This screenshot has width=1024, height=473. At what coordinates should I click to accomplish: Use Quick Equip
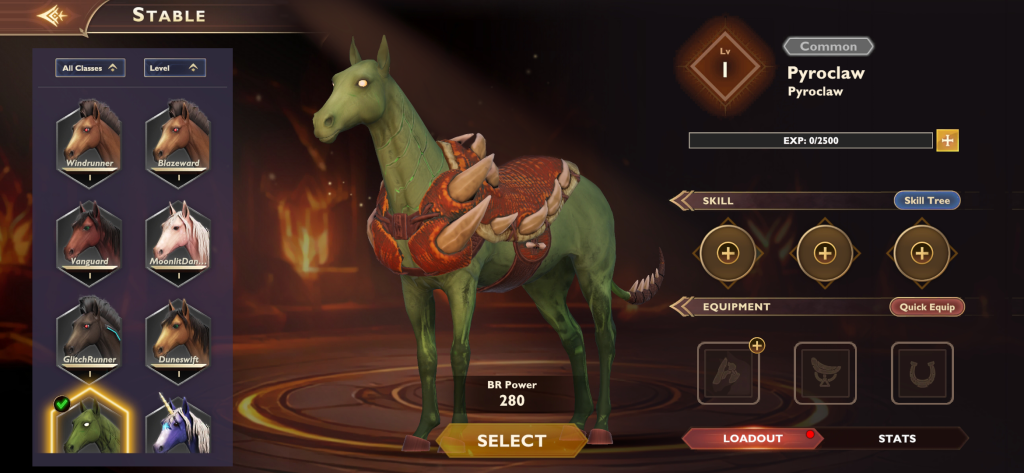pyautogui.click(x=926, y=307)
